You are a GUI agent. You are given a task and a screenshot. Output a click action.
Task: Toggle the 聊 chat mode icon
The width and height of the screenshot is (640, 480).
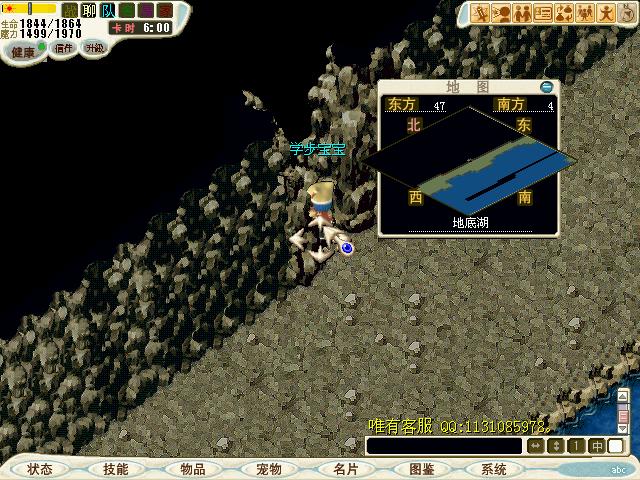88,10
